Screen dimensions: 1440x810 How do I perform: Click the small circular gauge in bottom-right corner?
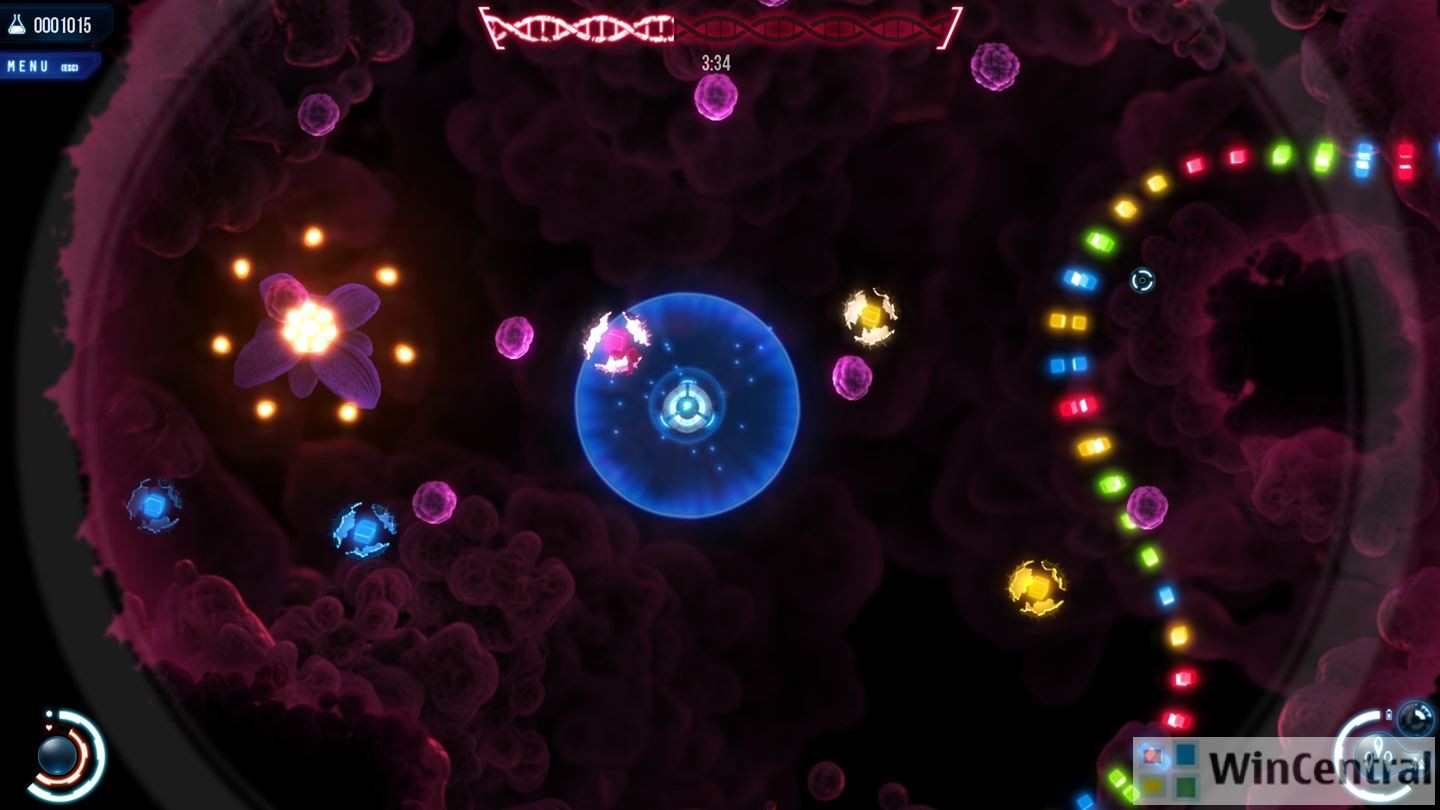[x=1415, y=717]
